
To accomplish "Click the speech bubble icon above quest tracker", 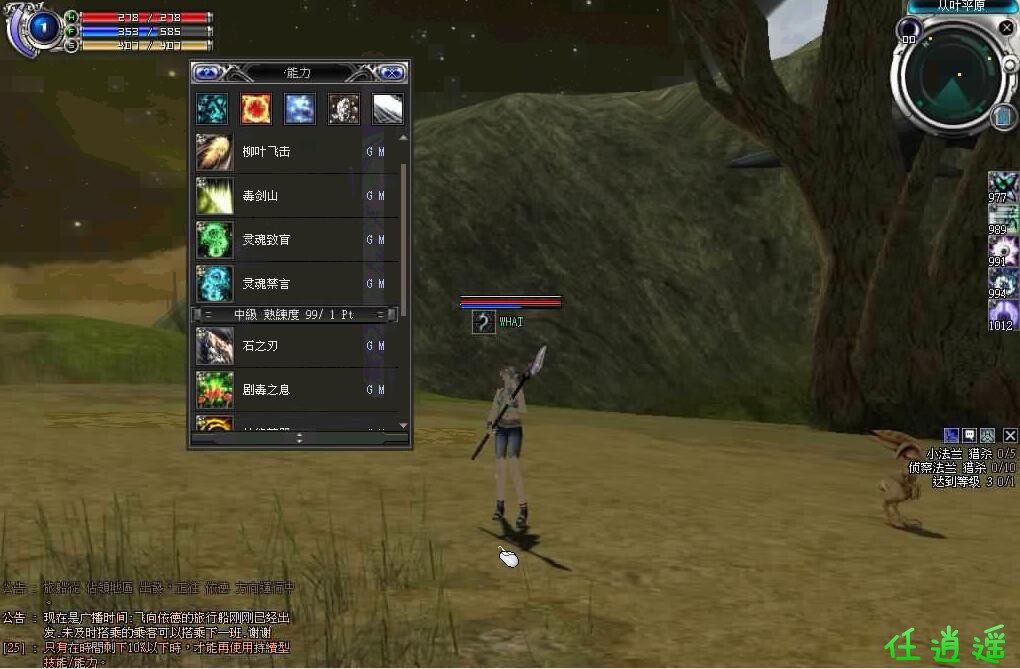I will tap(969, 435).
